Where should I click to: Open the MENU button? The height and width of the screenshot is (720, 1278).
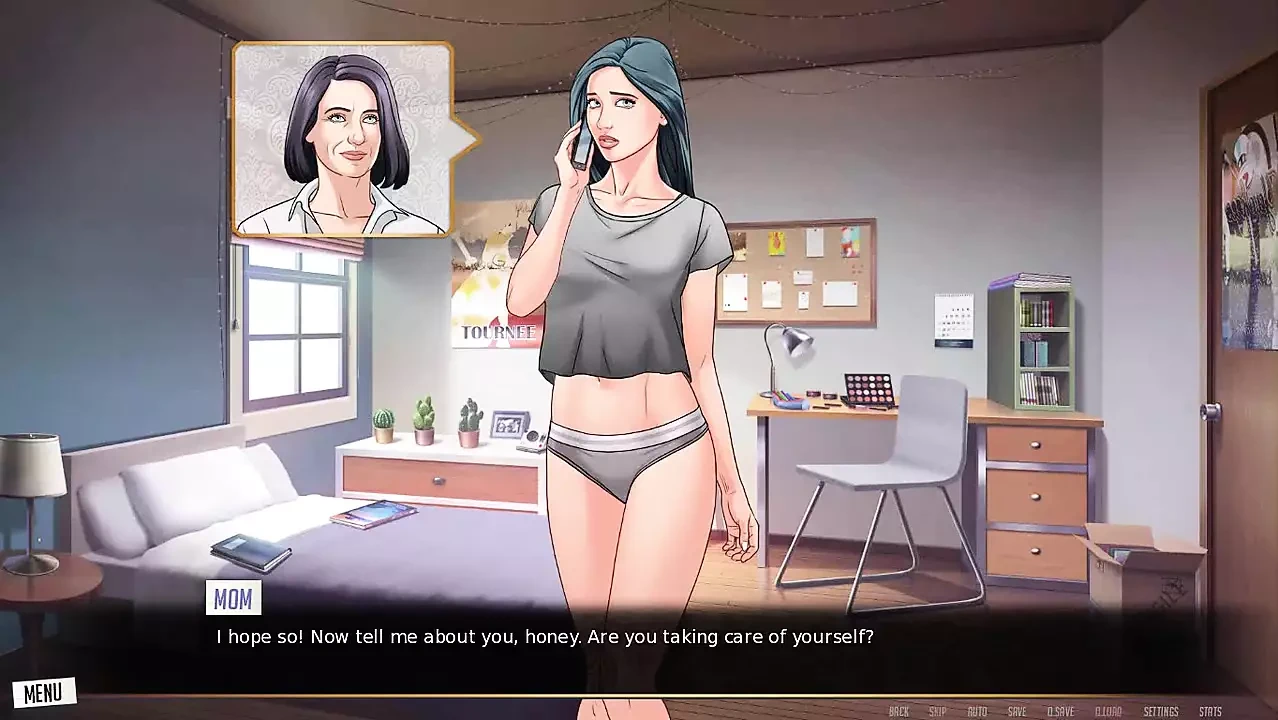pos(43,692)
